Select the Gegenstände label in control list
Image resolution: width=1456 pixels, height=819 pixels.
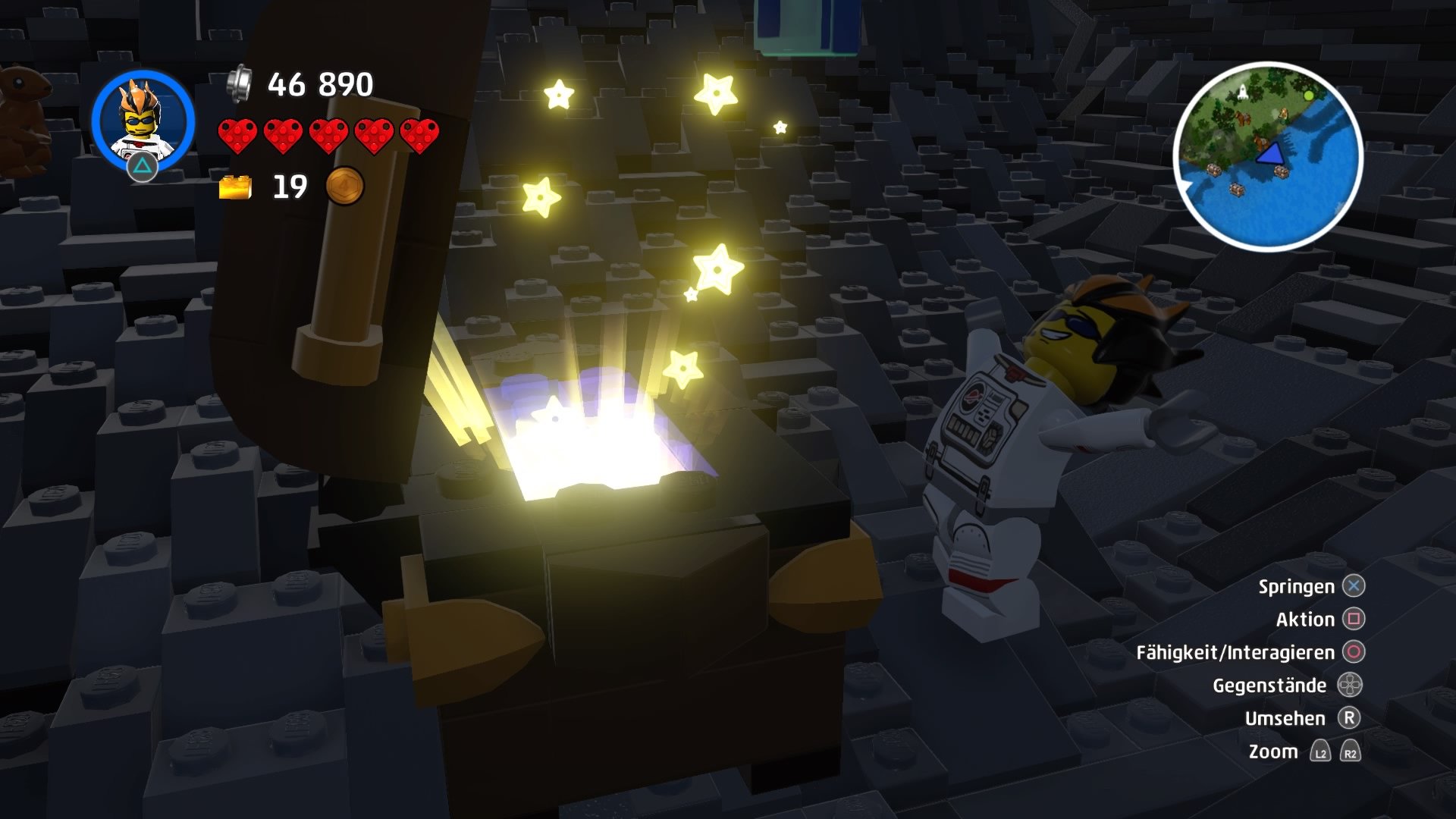(x=1272, y=685)
